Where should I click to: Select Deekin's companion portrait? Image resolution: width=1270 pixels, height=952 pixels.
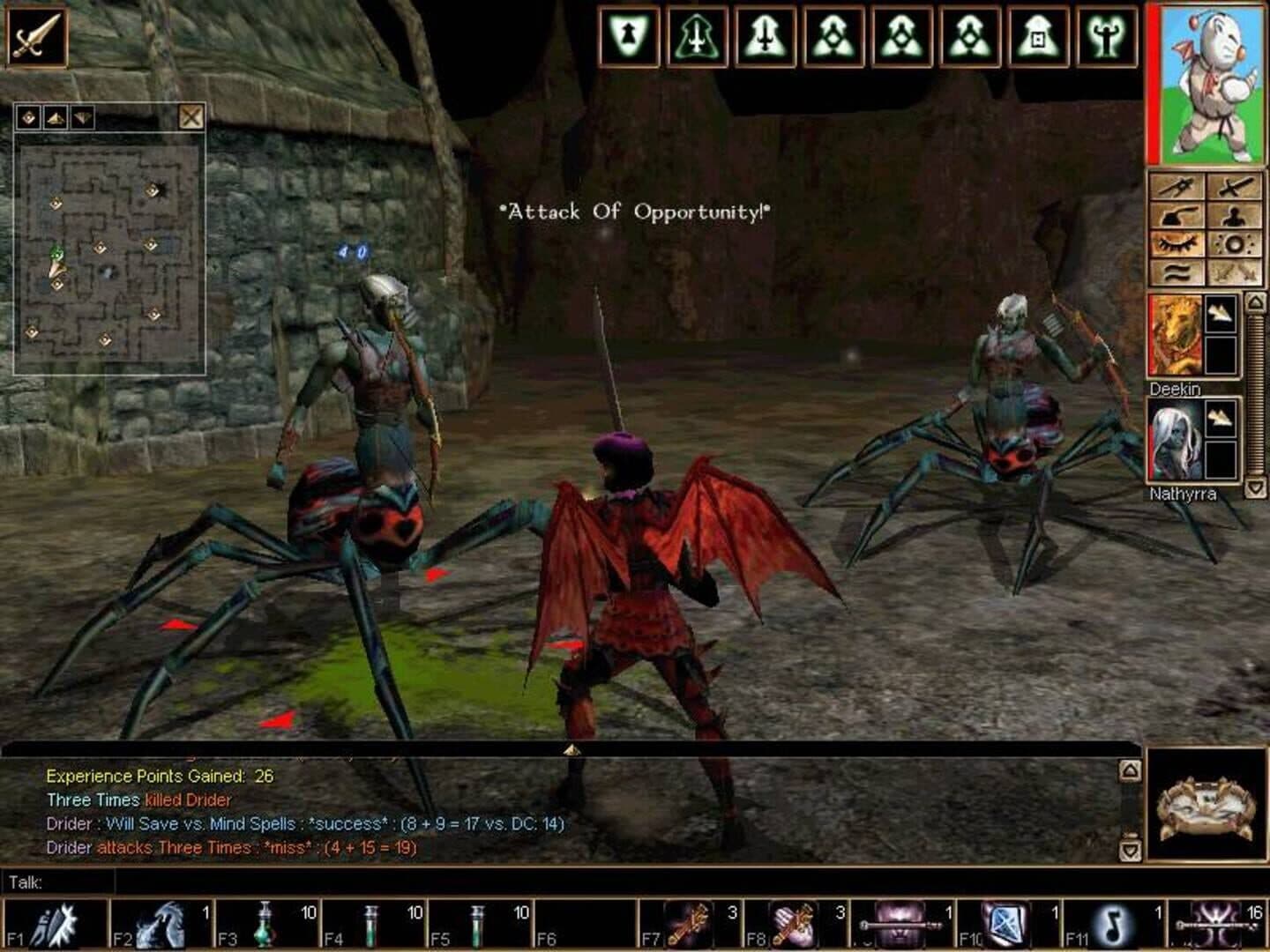pyautogui.click(x=1175, y=338)
